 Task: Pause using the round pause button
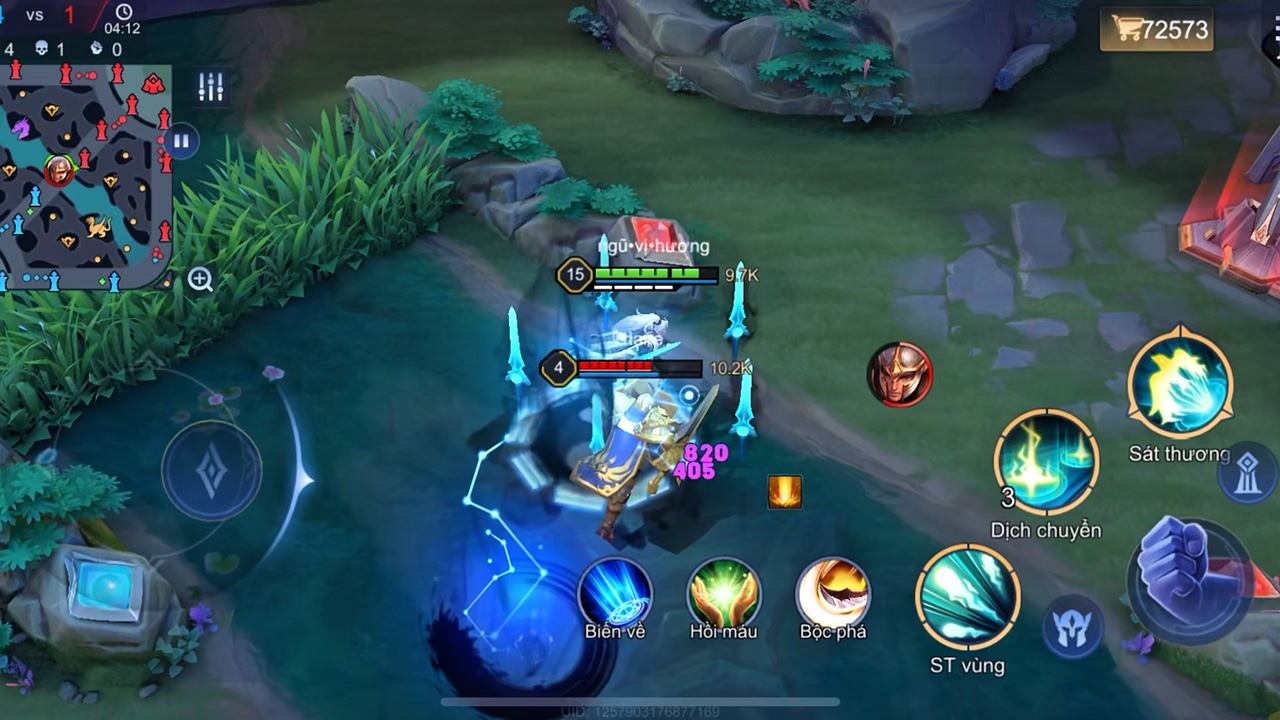pos(181,141)
